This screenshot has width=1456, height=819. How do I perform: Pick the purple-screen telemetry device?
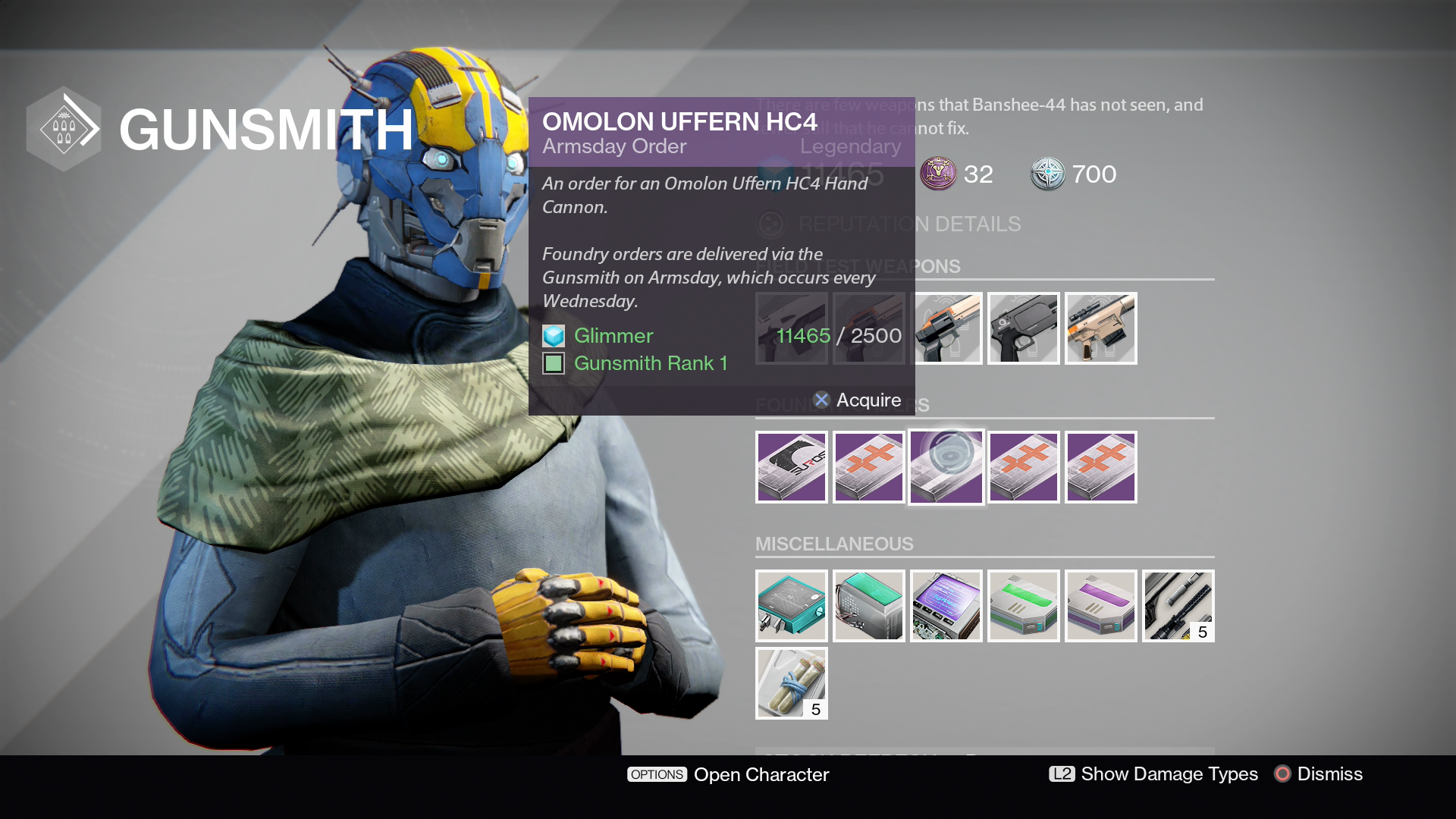click(946, 606)
